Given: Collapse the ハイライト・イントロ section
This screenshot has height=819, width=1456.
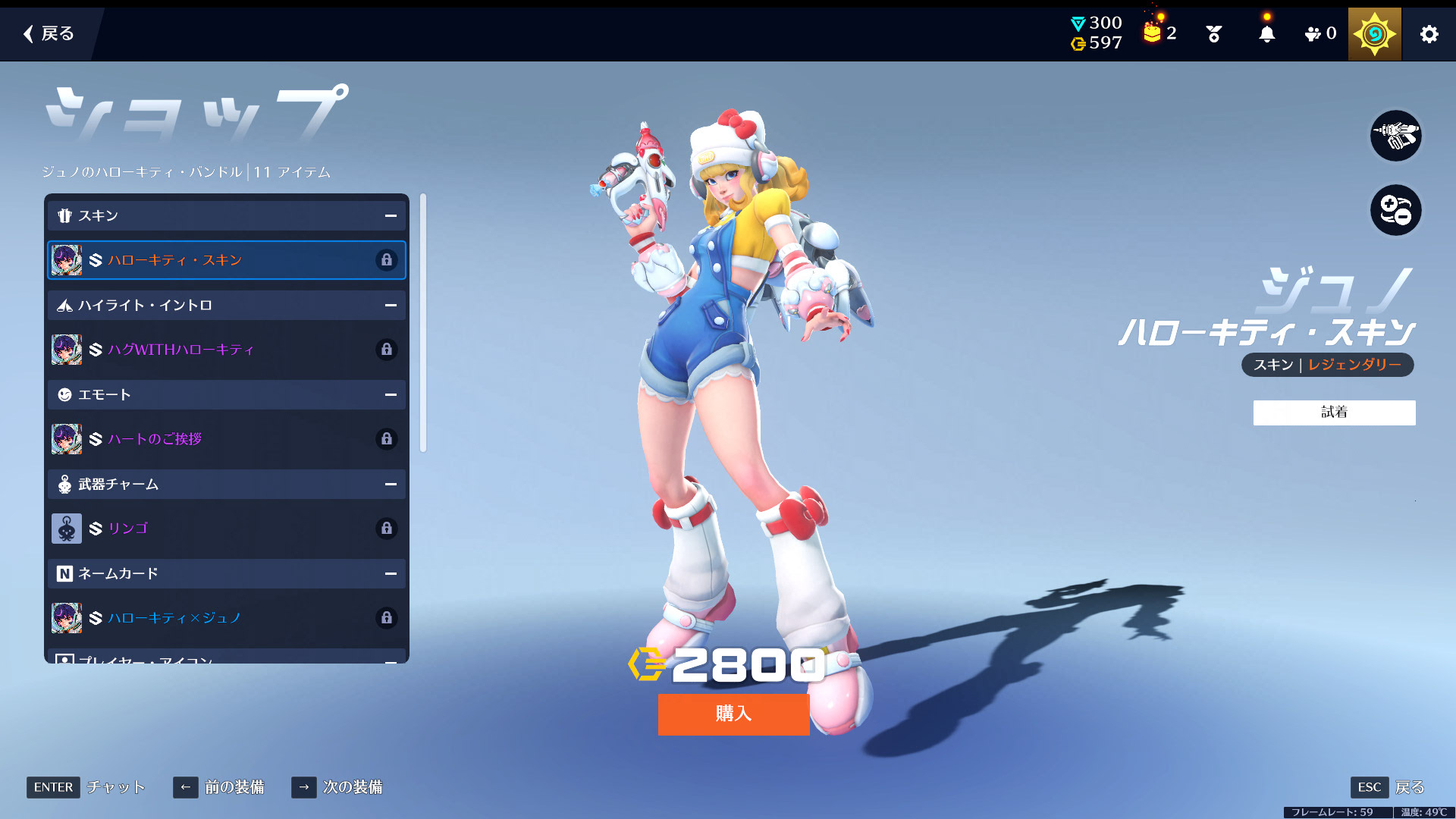Looking at the screenshot, I should [391, 306].
